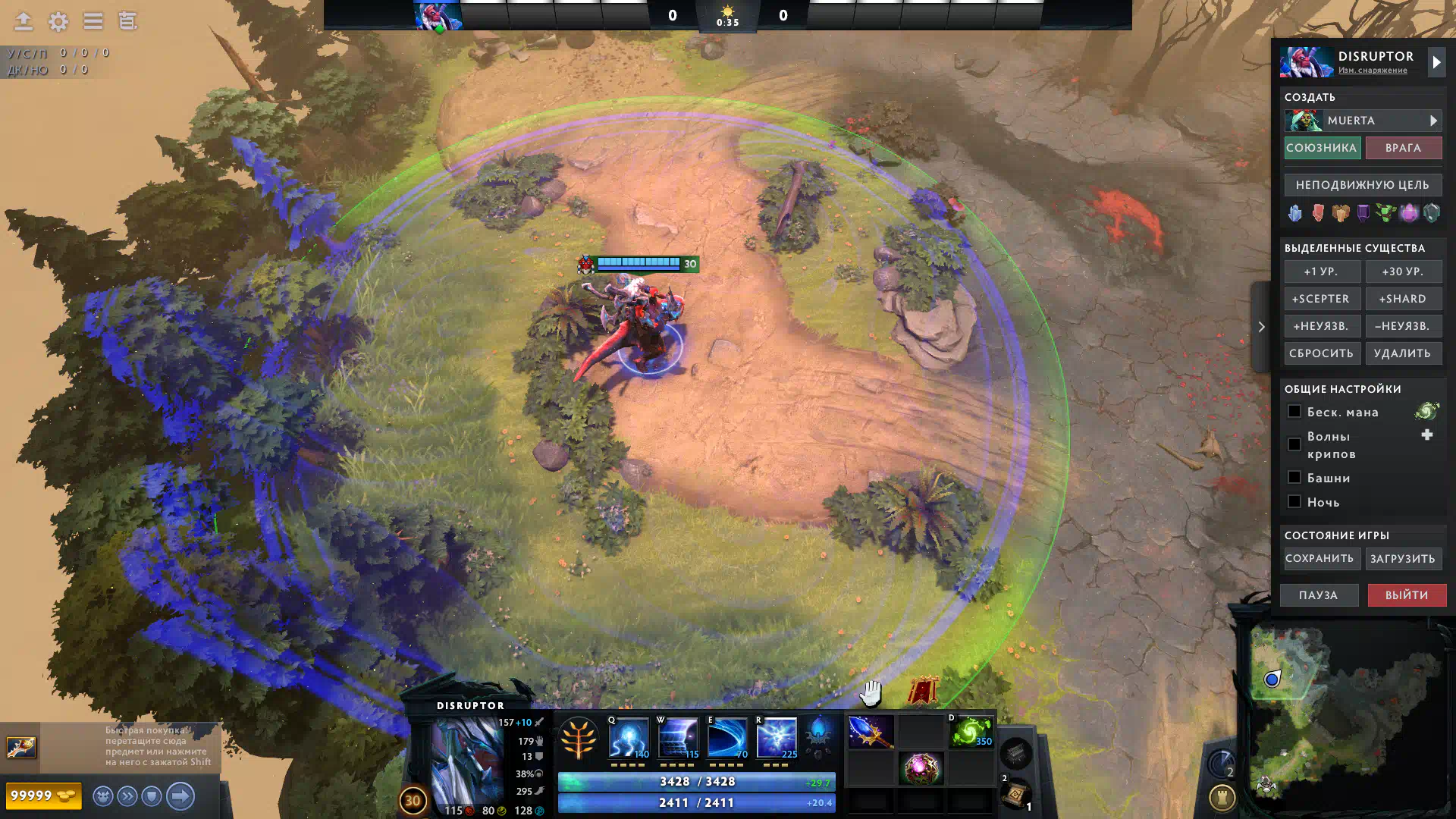The image size is (1456, 819).
Task: Switch on the Ночь checkbox
Action: pos(1294,502)
